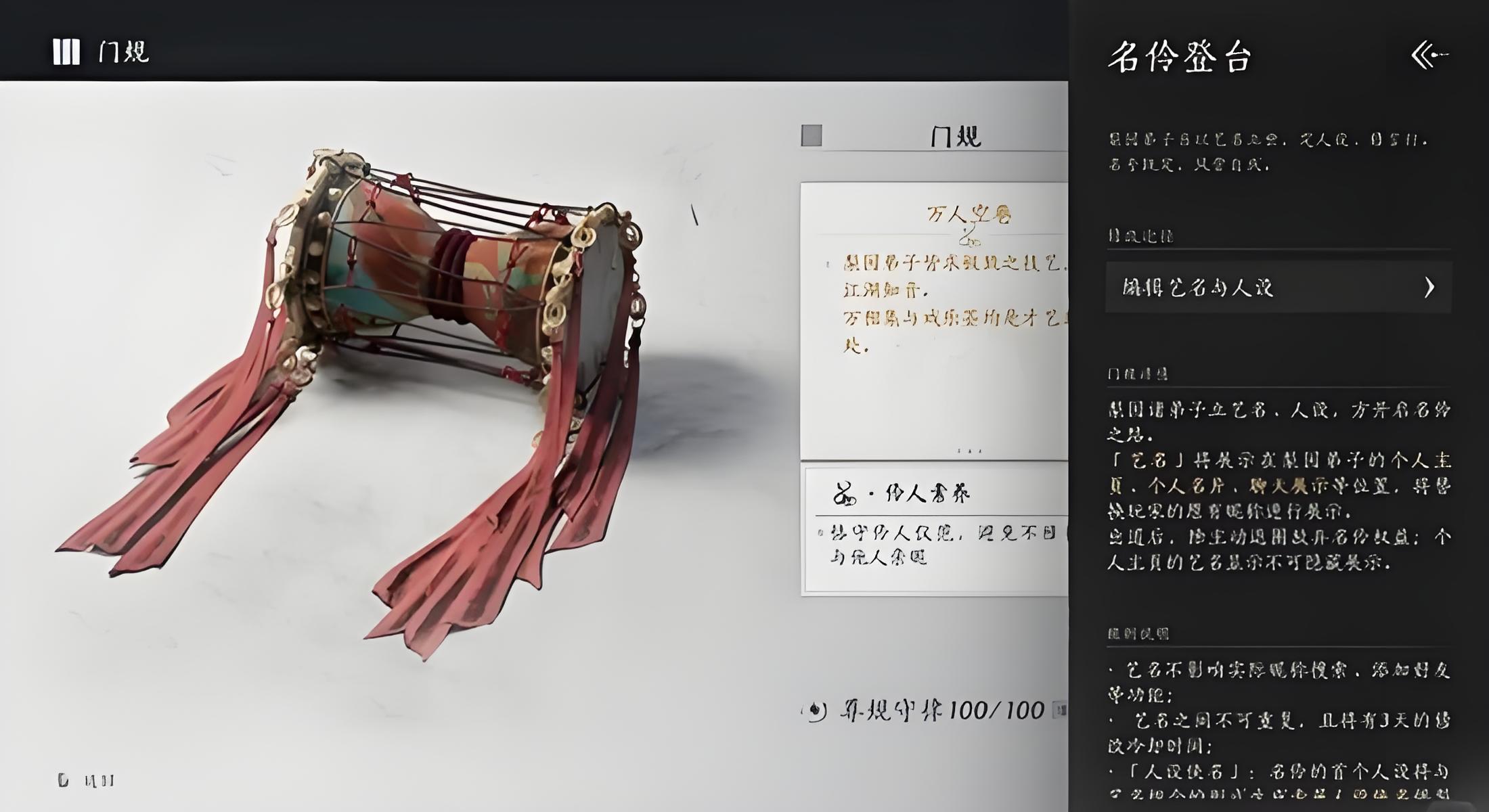The height and width of the screenshot is (812, 1489).
Task: Click the three-bar icon beside 门规
Action: coord(66,51)
